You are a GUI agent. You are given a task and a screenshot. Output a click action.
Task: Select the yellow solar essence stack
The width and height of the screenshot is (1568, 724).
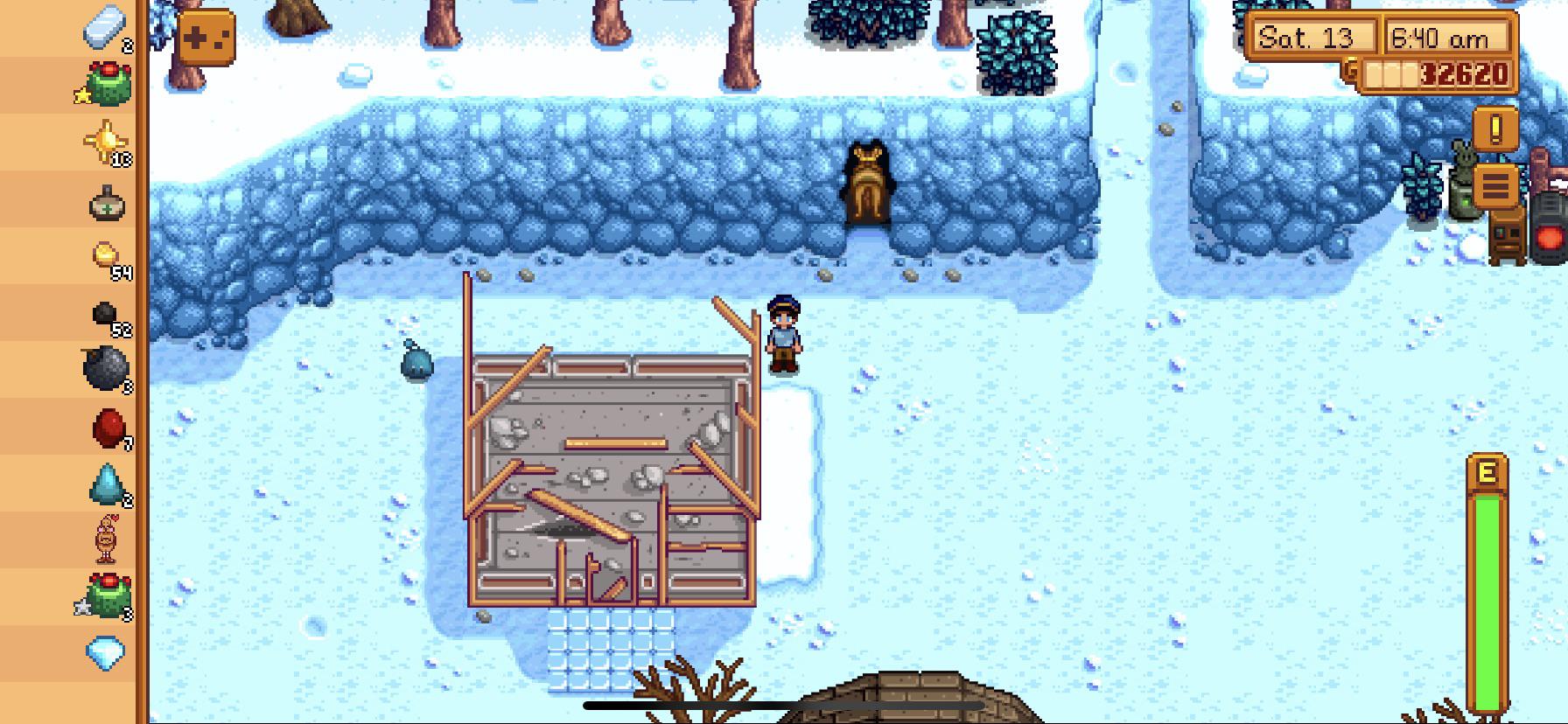(107, 142)
